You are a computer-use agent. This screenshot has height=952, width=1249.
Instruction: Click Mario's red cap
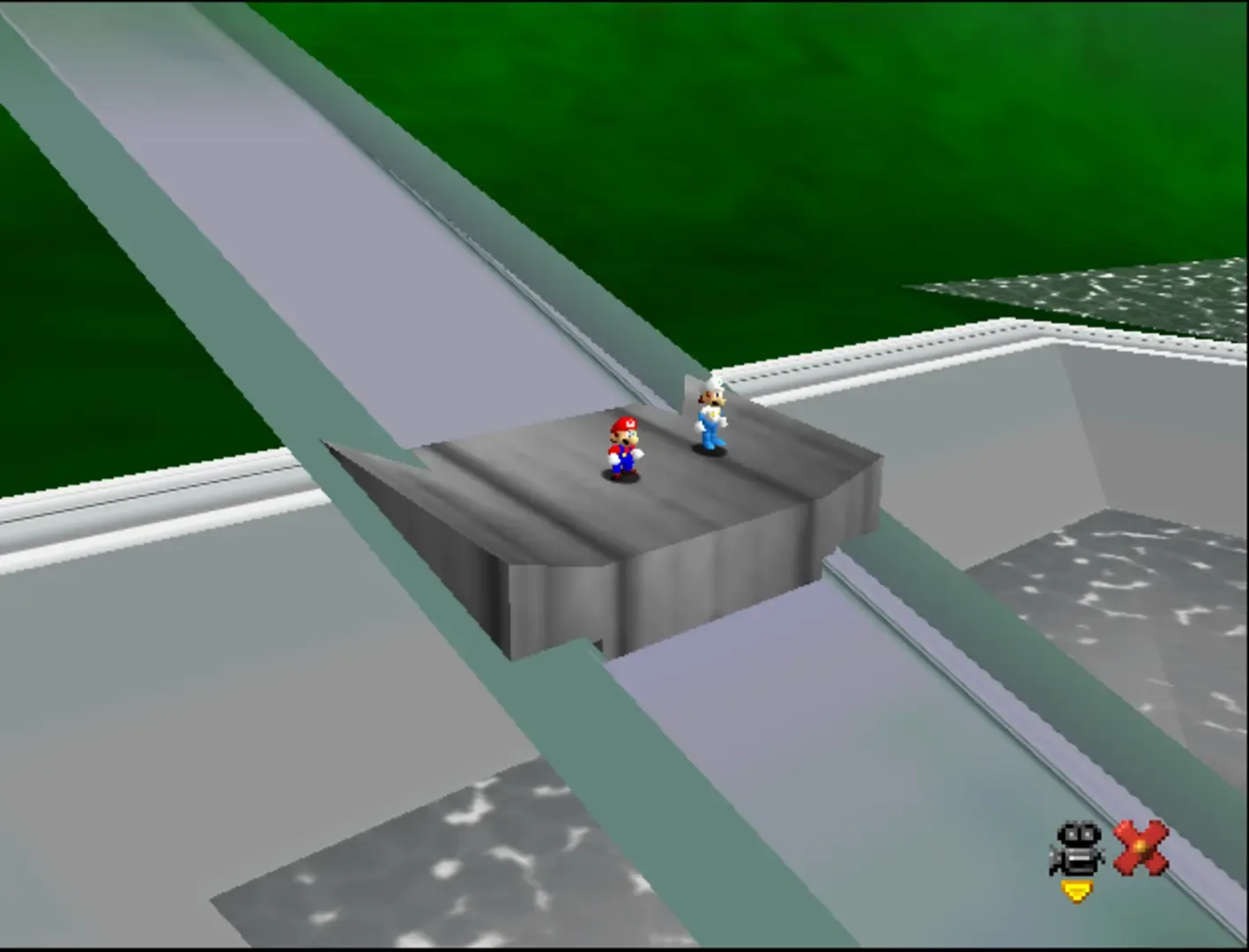pos(622,421)
